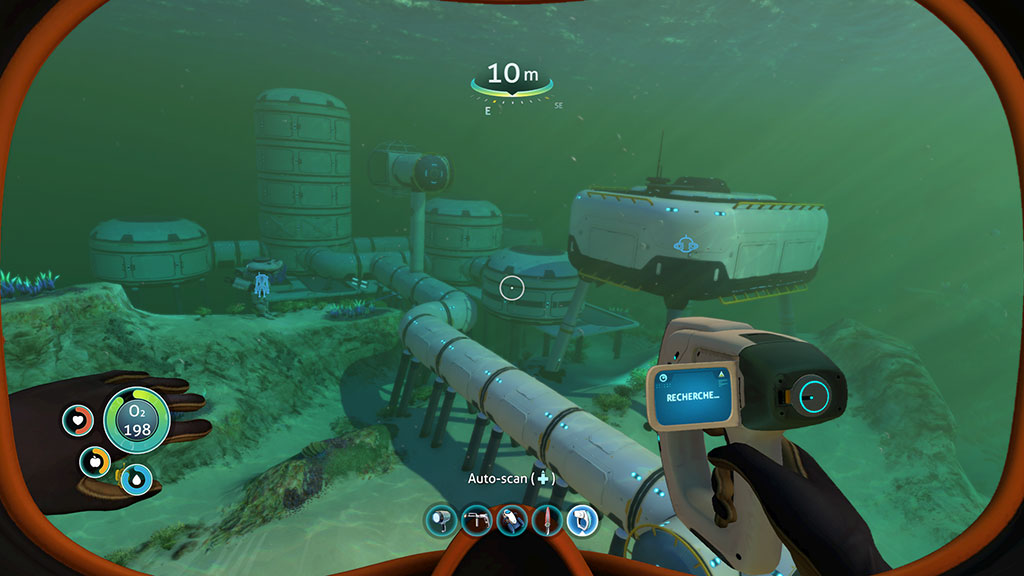Choose the white and blue Seaglide slot
The image size is (1024, 576).
[511, 520]
